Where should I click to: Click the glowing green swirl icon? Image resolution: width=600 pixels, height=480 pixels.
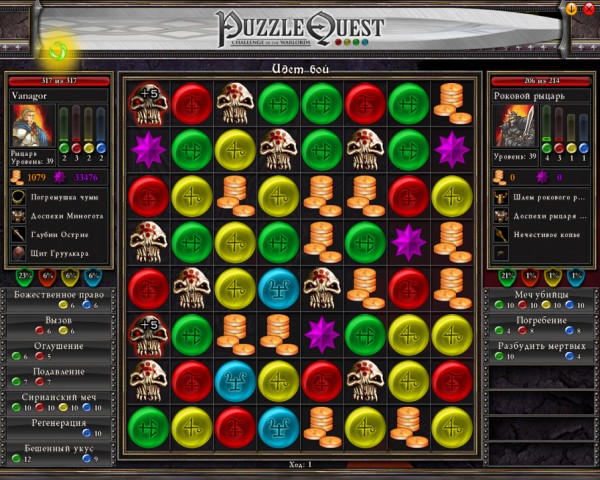tap(58, 47)
